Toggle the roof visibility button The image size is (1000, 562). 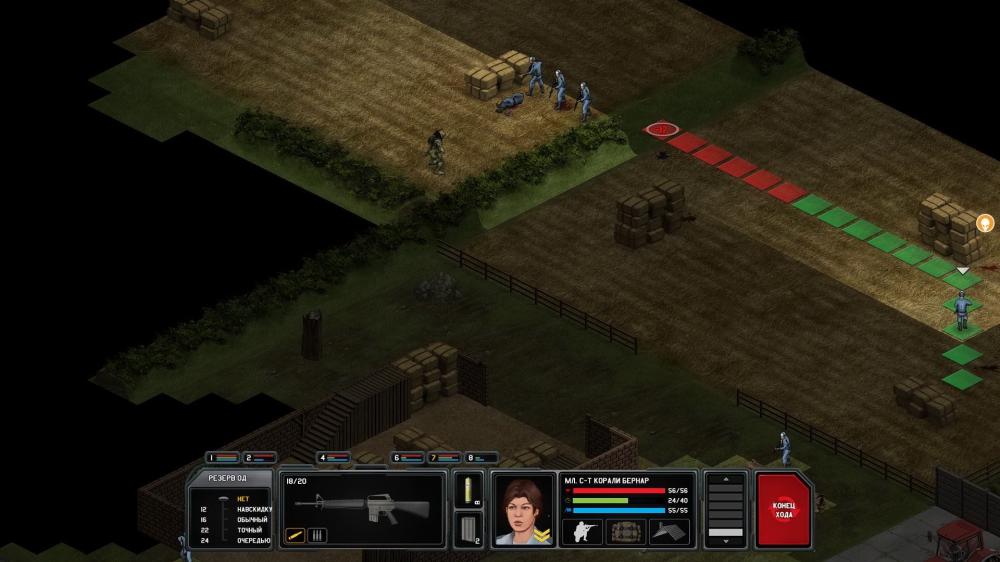click(x=670, y=532)
